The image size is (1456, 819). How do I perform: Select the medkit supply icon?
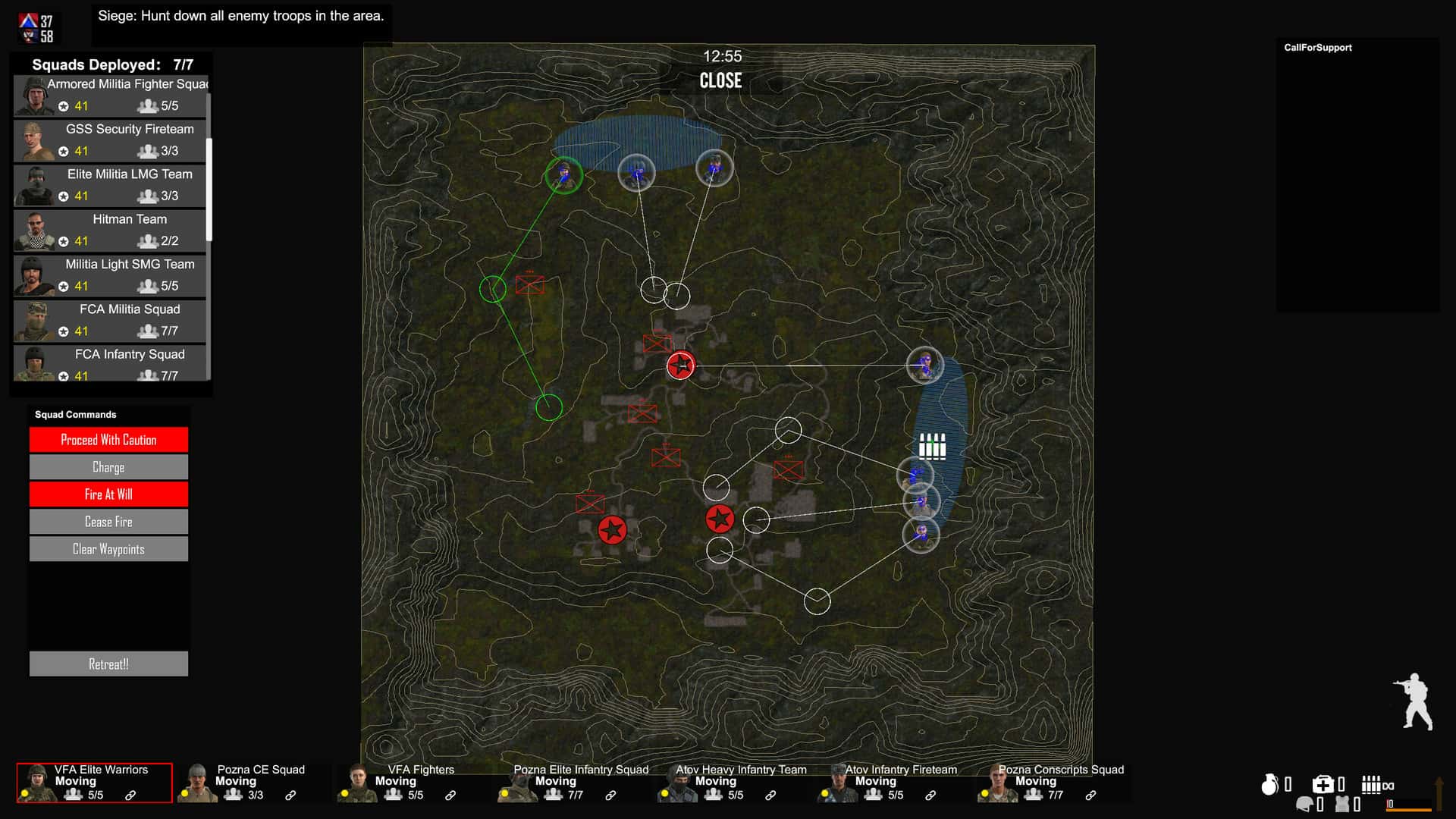pyautogui.click(x=1324, y=783)
